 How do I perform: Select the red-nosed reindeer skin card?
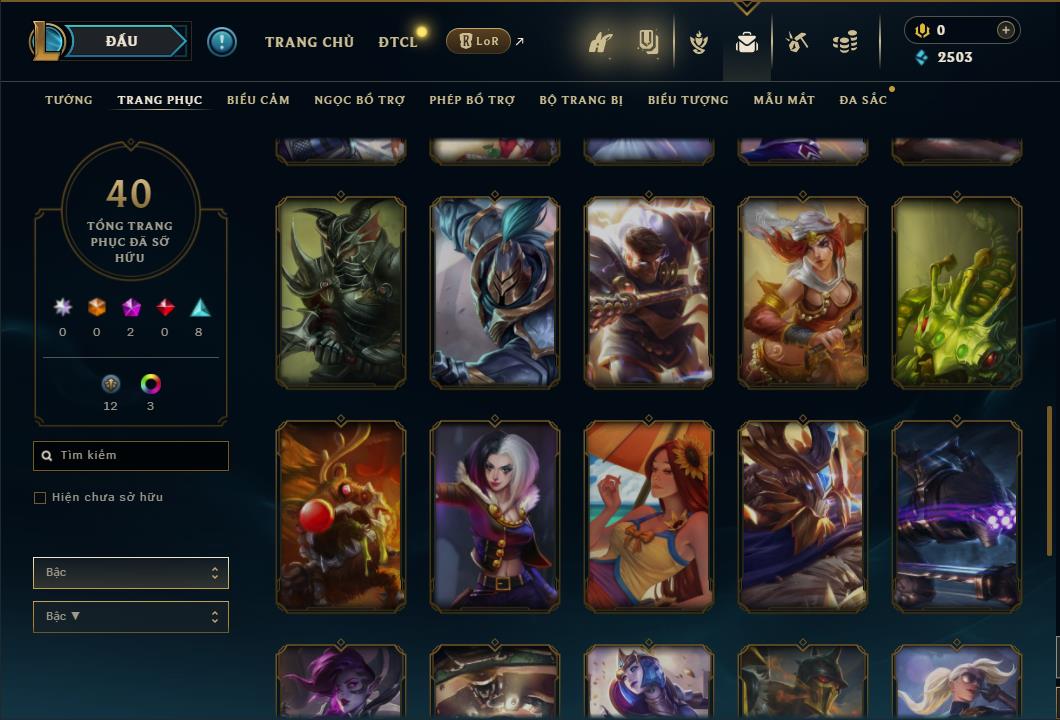point(341,516)
